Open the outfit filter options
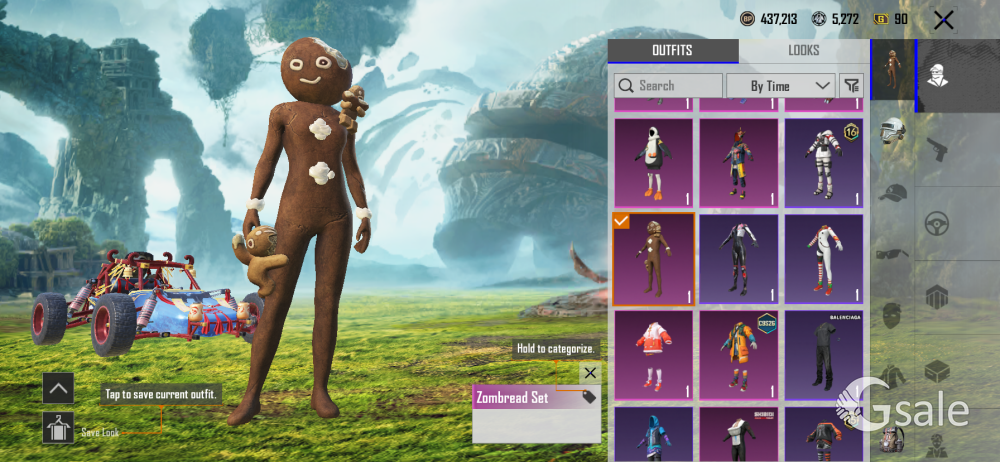The height and width of the screenshot is (462, 1000). pos(852,86)
